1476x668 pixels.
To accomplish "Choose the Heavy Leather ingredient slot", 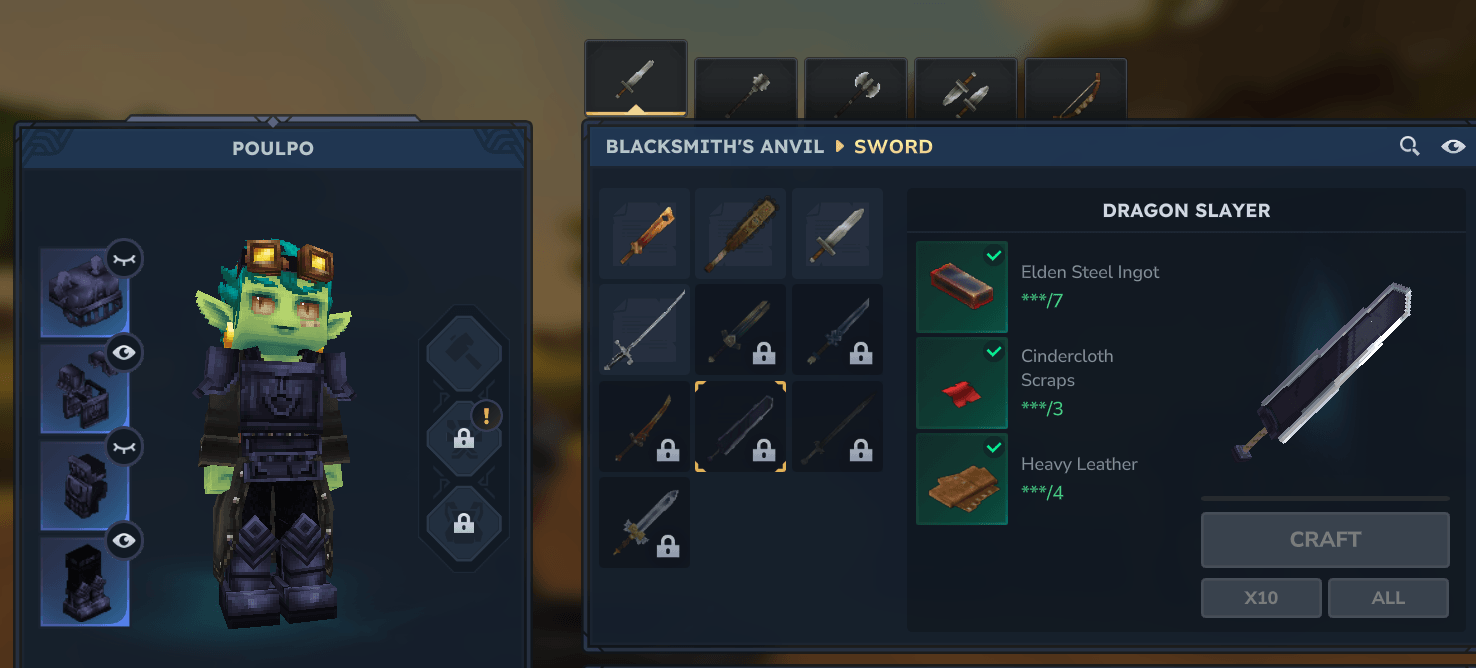I will coord(961,479).
